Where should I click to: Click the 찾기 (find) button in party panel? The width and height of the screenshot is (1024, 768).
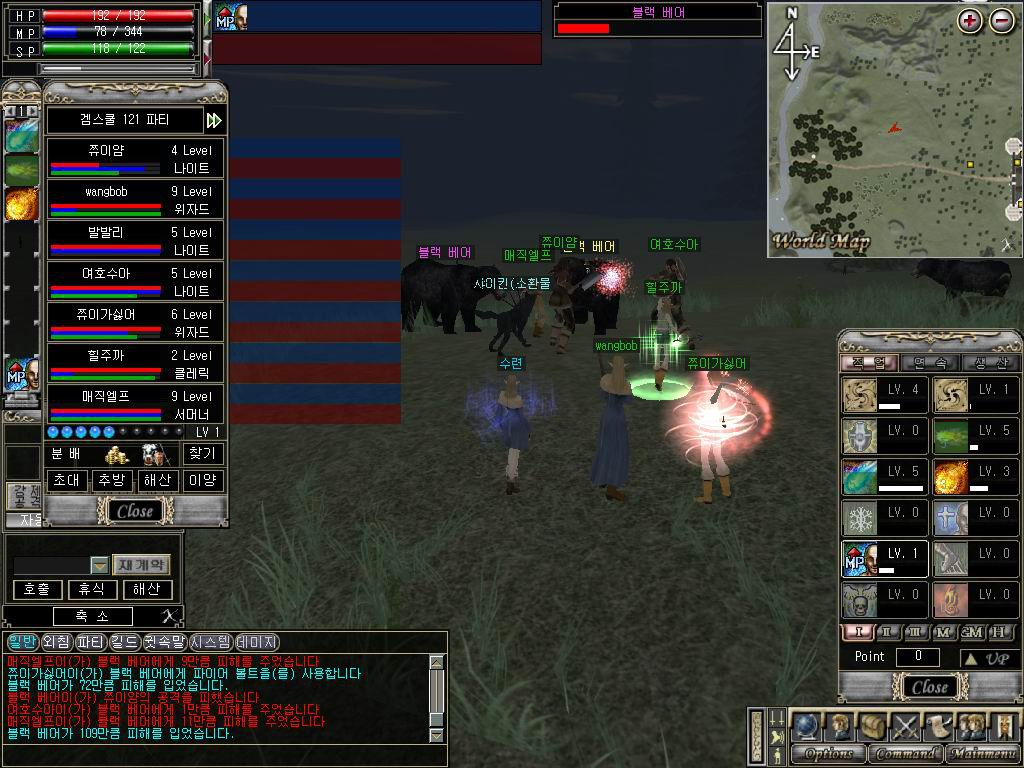coord(203,454)
